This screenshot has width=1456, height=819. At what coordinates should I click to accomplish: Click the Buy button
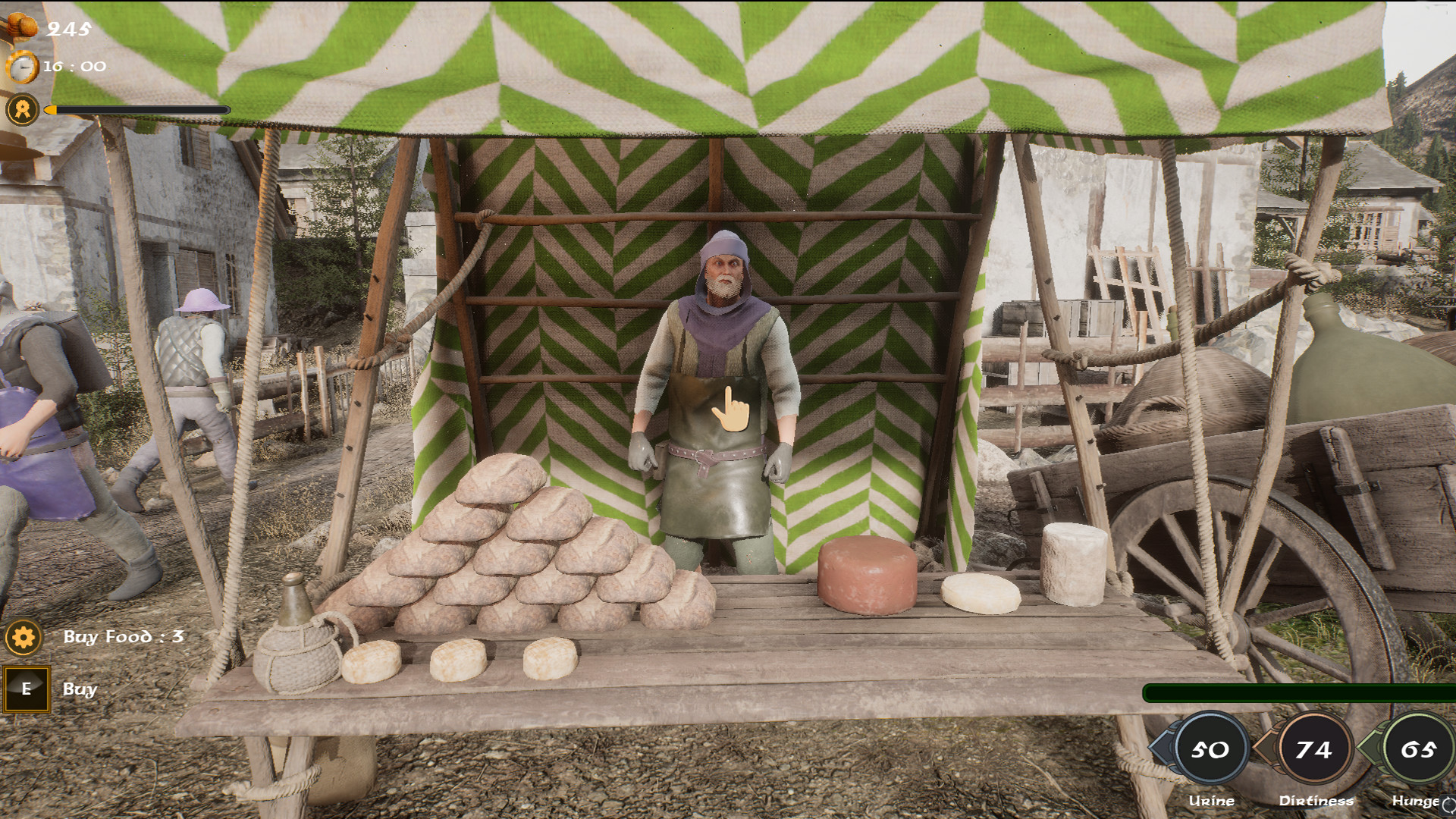[27, 690]
